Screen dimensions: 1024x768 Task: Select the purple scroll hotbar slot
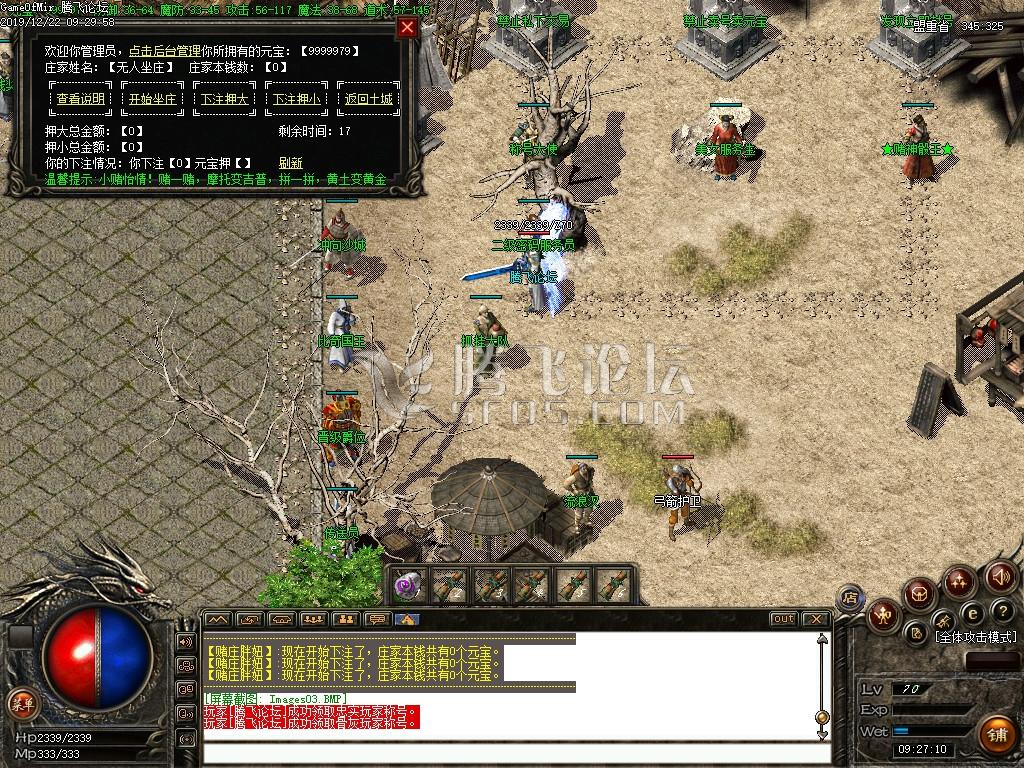click(x=406, y=585)
